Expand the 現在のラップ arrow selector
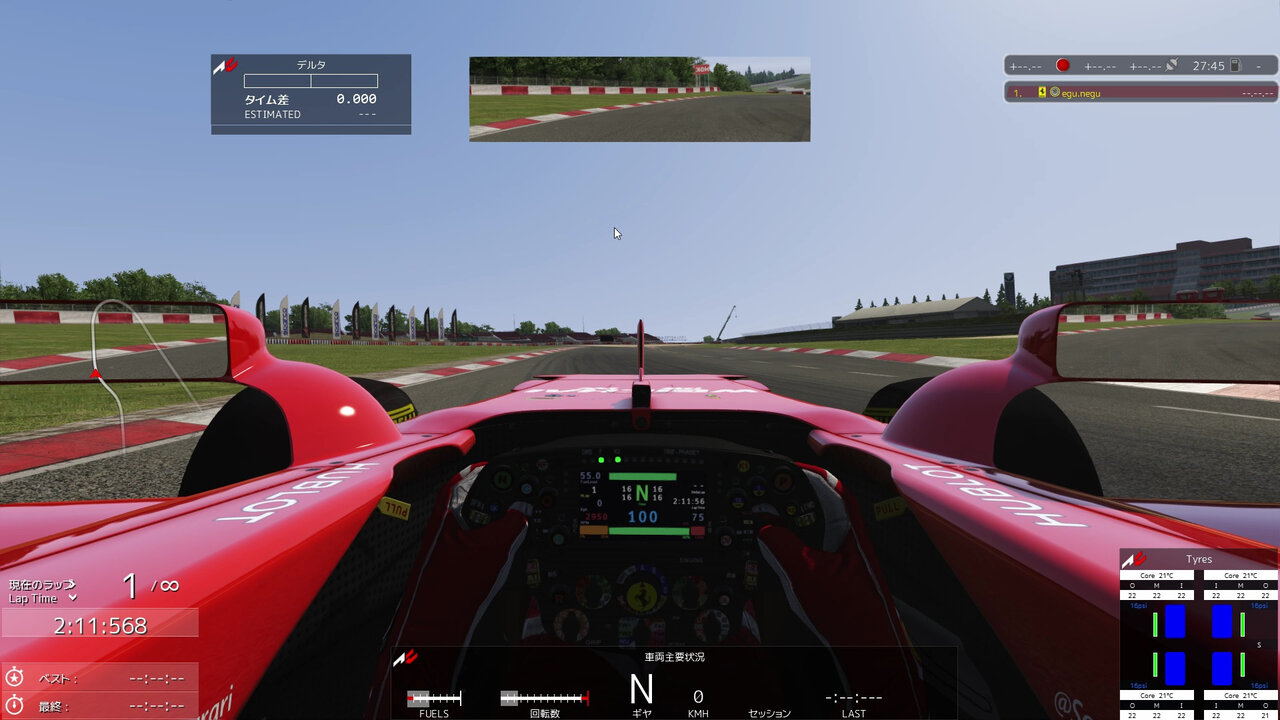1280x720 pixels. pos(71,584)
